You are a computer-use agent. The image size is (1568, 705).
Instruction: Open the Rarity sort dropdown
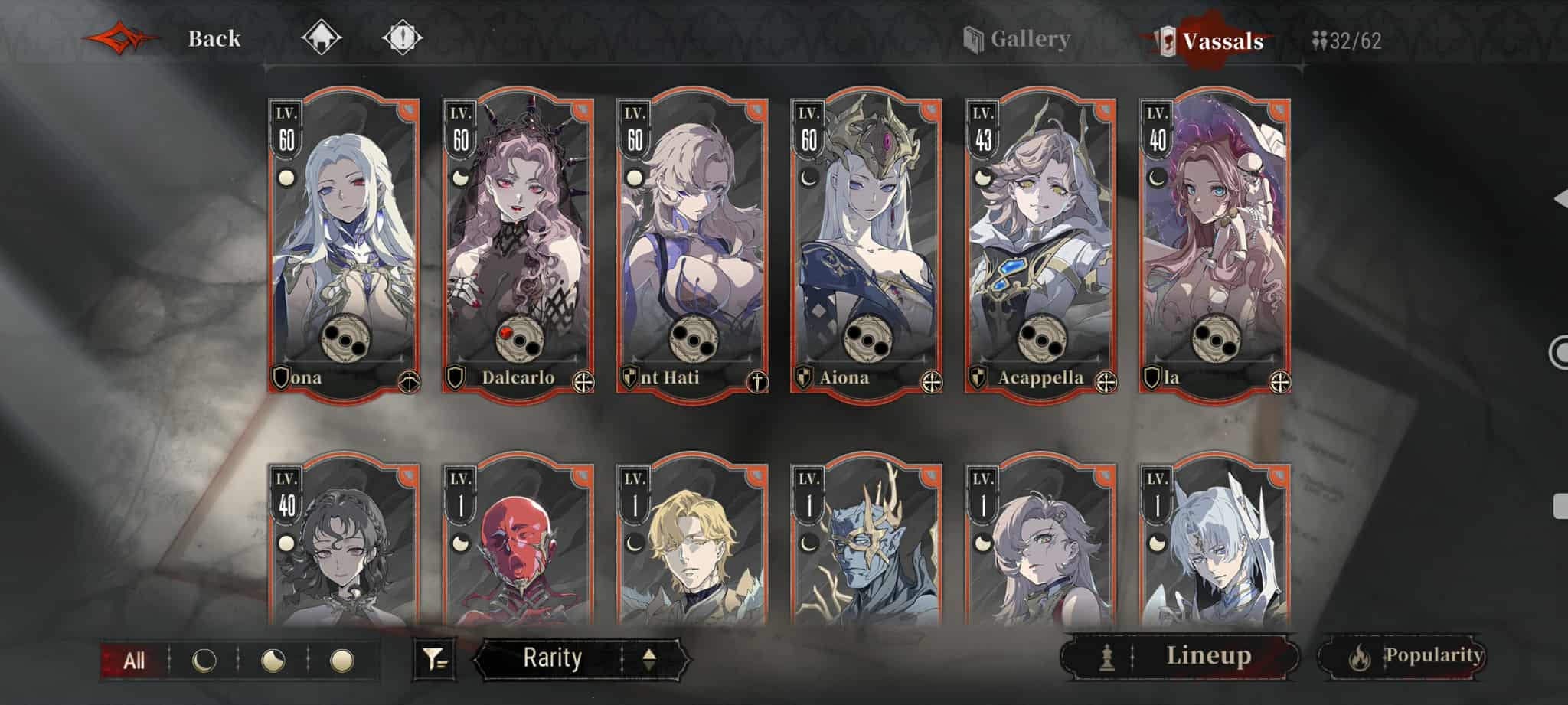point(552,658)
